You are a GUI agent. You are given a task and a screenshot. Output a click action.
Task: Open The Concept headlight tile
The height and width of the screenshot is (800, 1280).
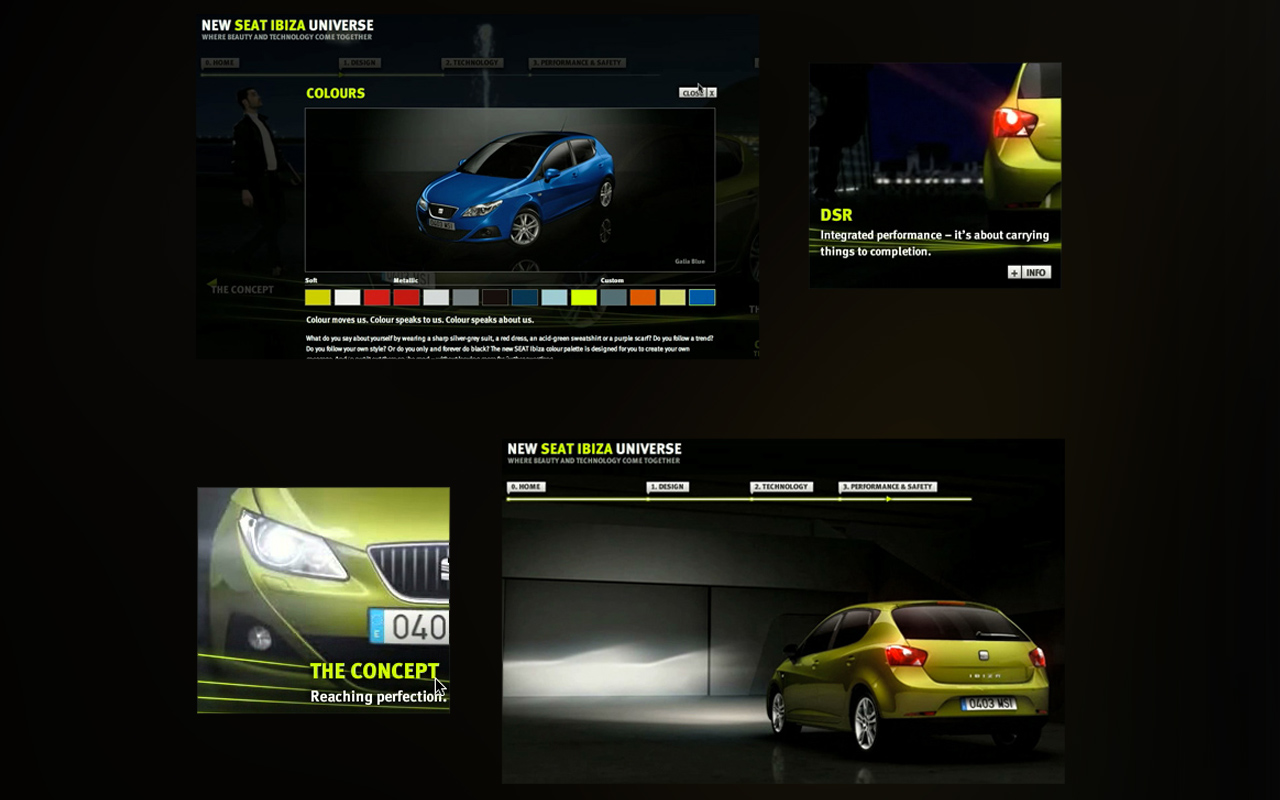(323, 600)
